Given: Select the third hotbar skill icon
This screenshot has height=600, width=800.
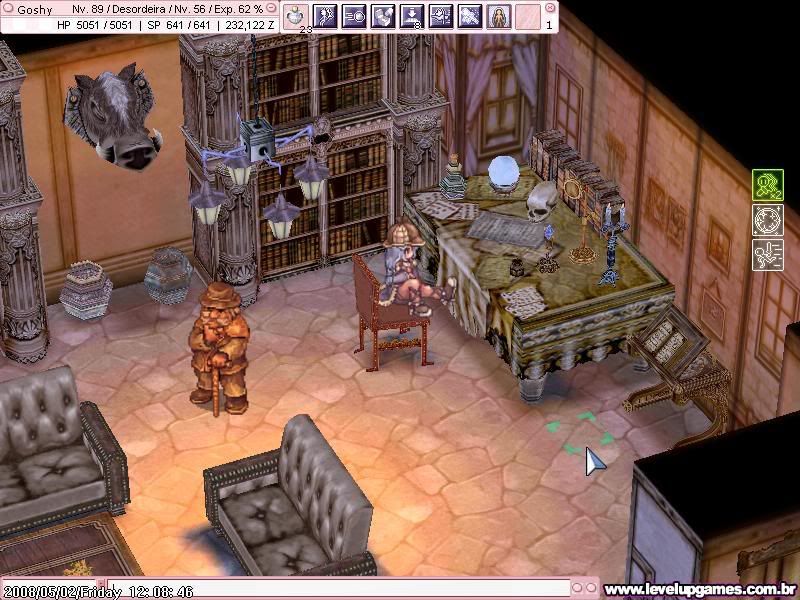Looking at the screenshot, I should click(353, 16).
